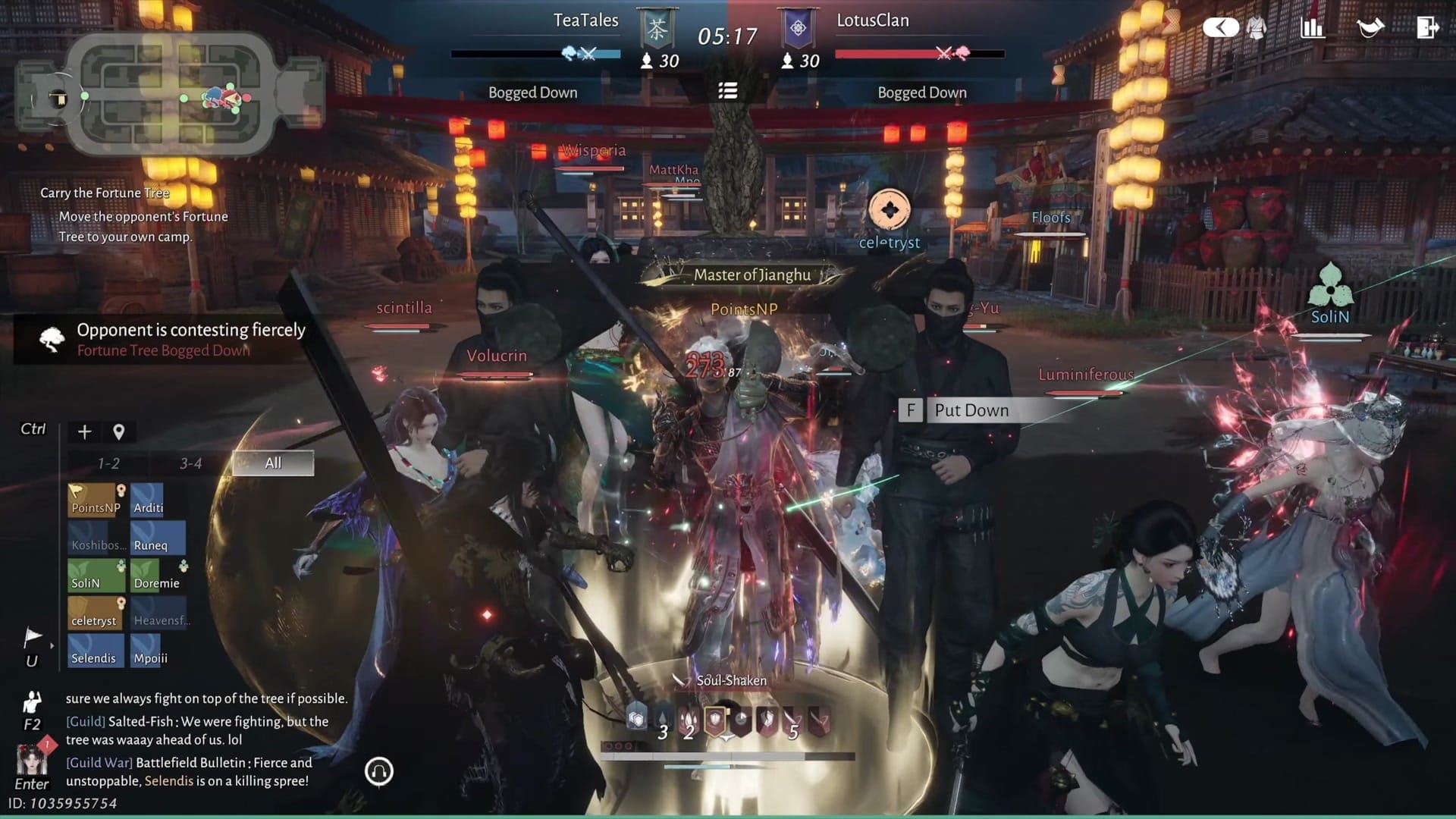Click the horn signal icon top right
Viewport: 1456px width, 819px height.
point(1371,27)
